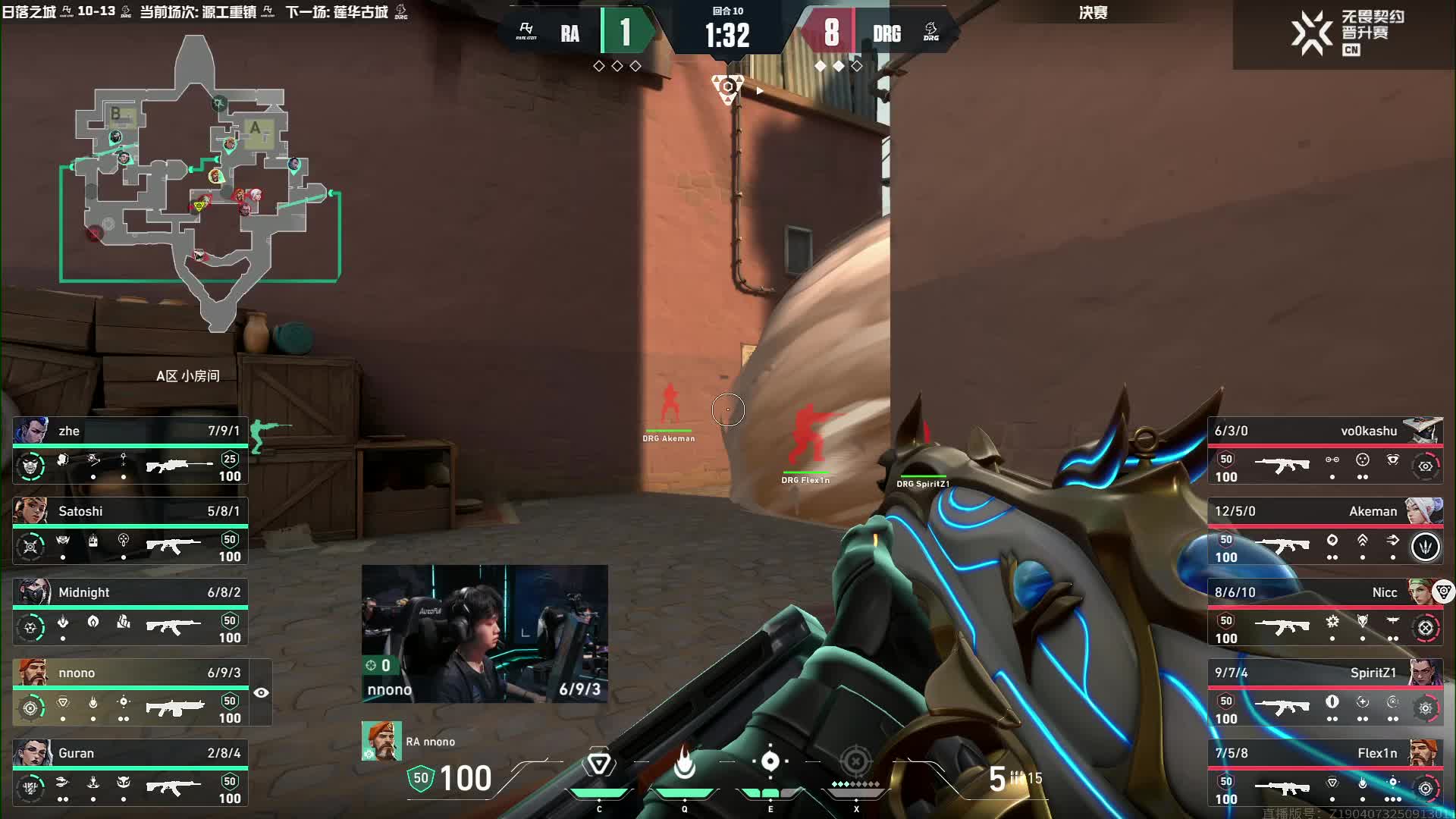Toggle the eye icon beside nnono

point(262,692)
